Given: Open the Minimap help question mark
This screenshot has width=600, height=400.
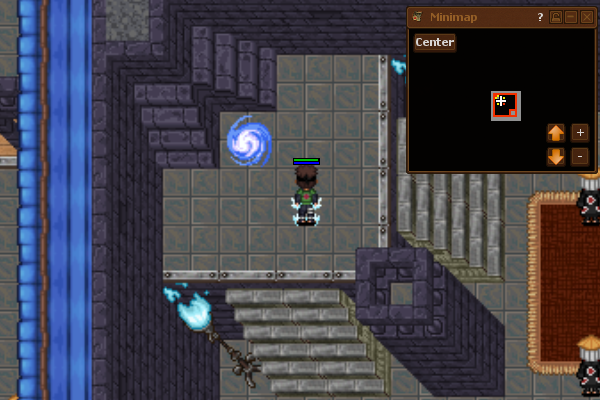Looking at the screenshot, I should 540,17.
